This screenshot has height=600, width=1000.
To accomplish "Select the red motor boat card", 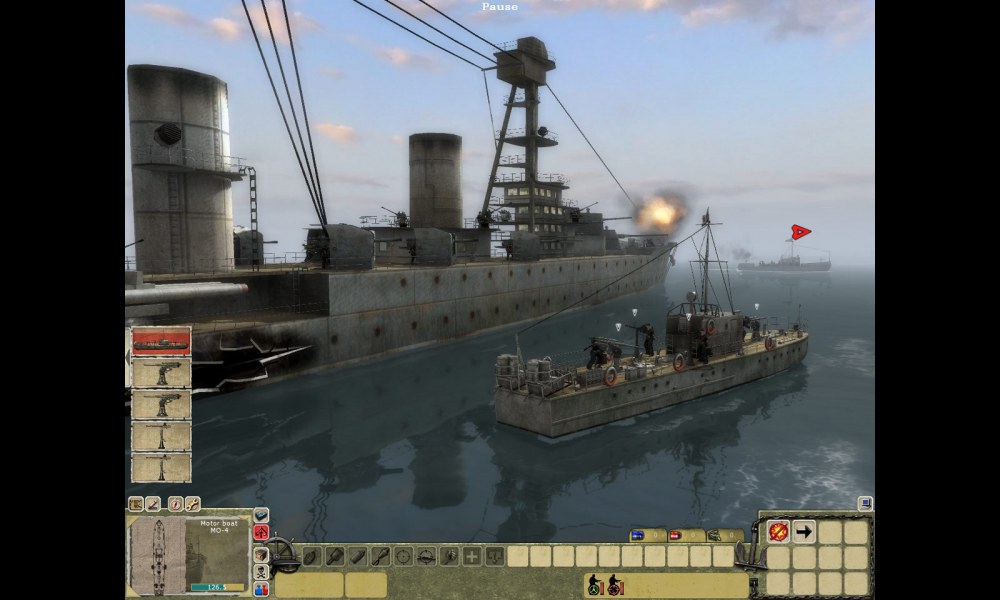I will [x=161, y=341].
